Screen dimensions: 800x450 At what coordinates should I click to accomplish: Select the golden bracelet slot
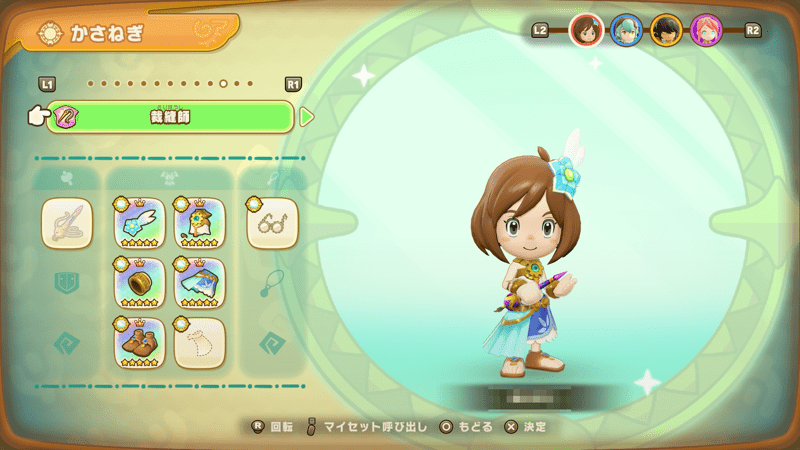click(139, 283)
